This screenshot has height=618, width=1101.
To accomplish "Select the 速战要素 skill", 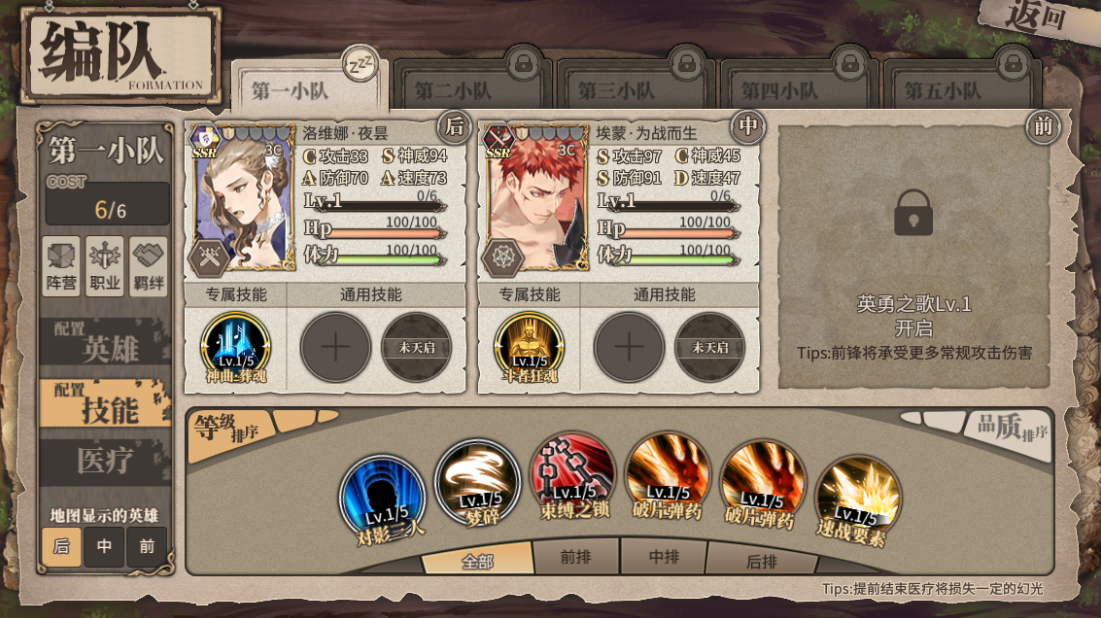I will click(x=858, y=499).
